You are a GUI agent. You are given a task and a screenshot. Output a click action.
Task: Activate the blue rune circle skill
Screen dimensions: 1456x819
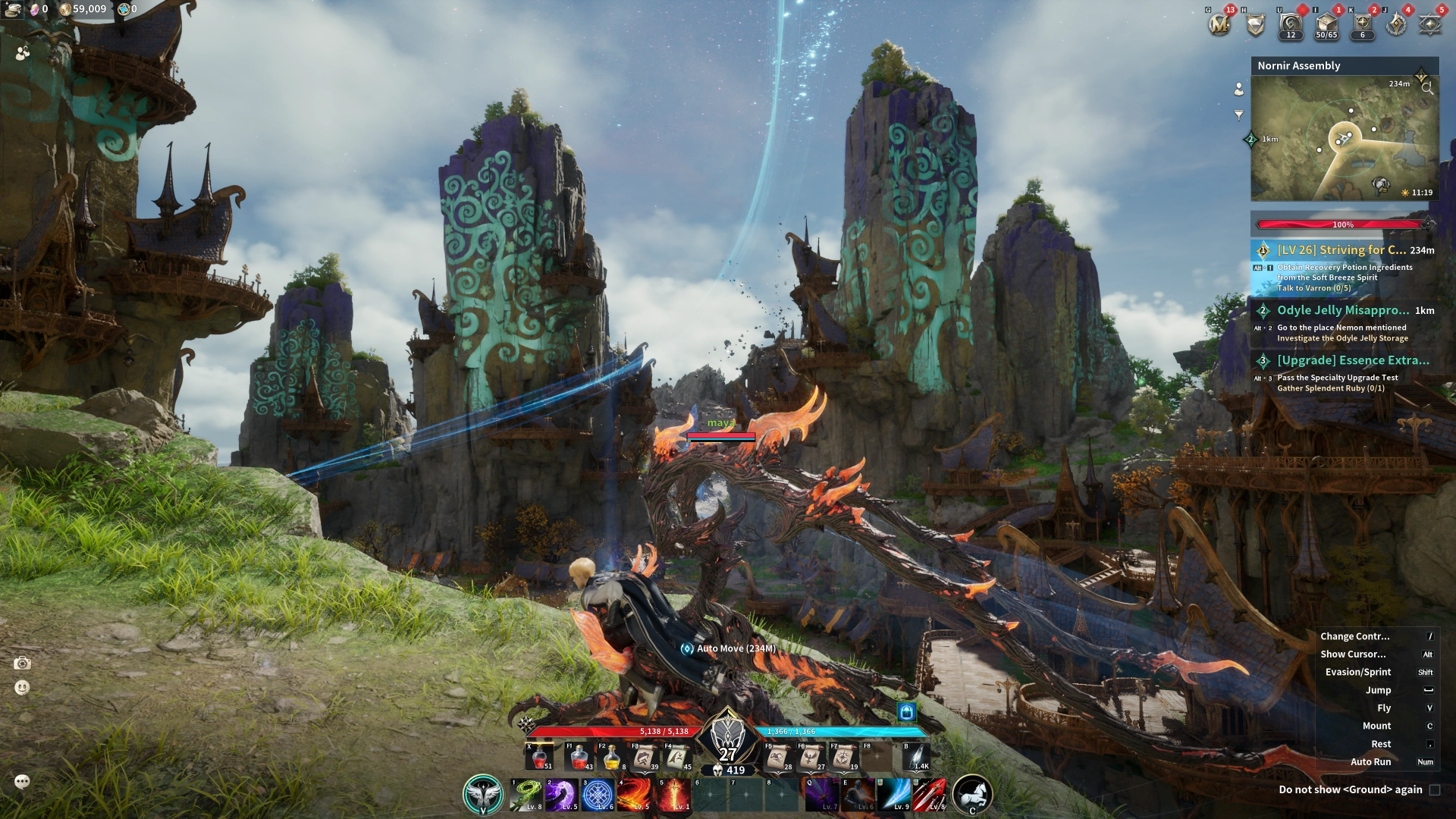tap(598, 795)
